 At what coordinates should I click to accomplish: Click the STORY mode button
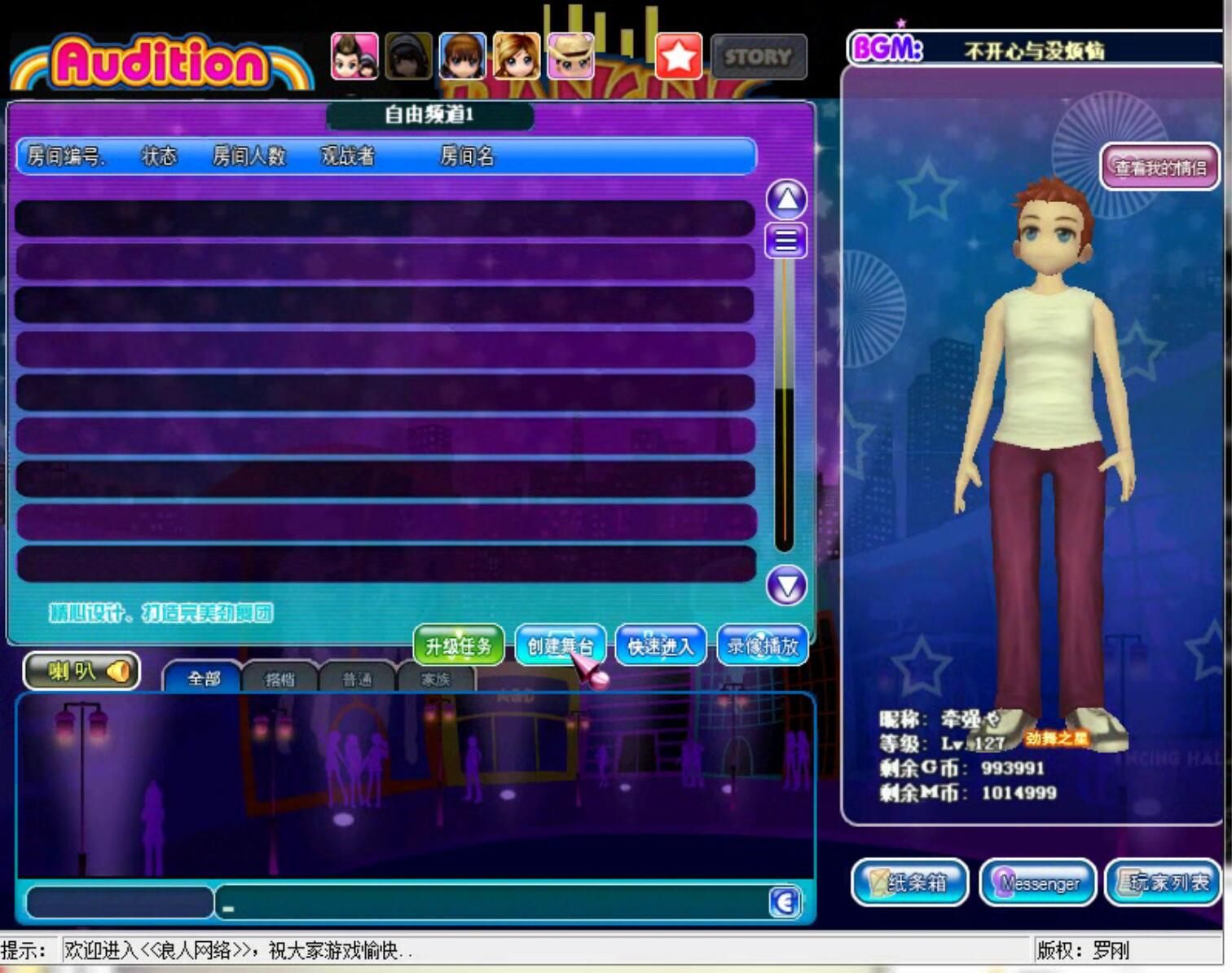[x=759, y=57]
